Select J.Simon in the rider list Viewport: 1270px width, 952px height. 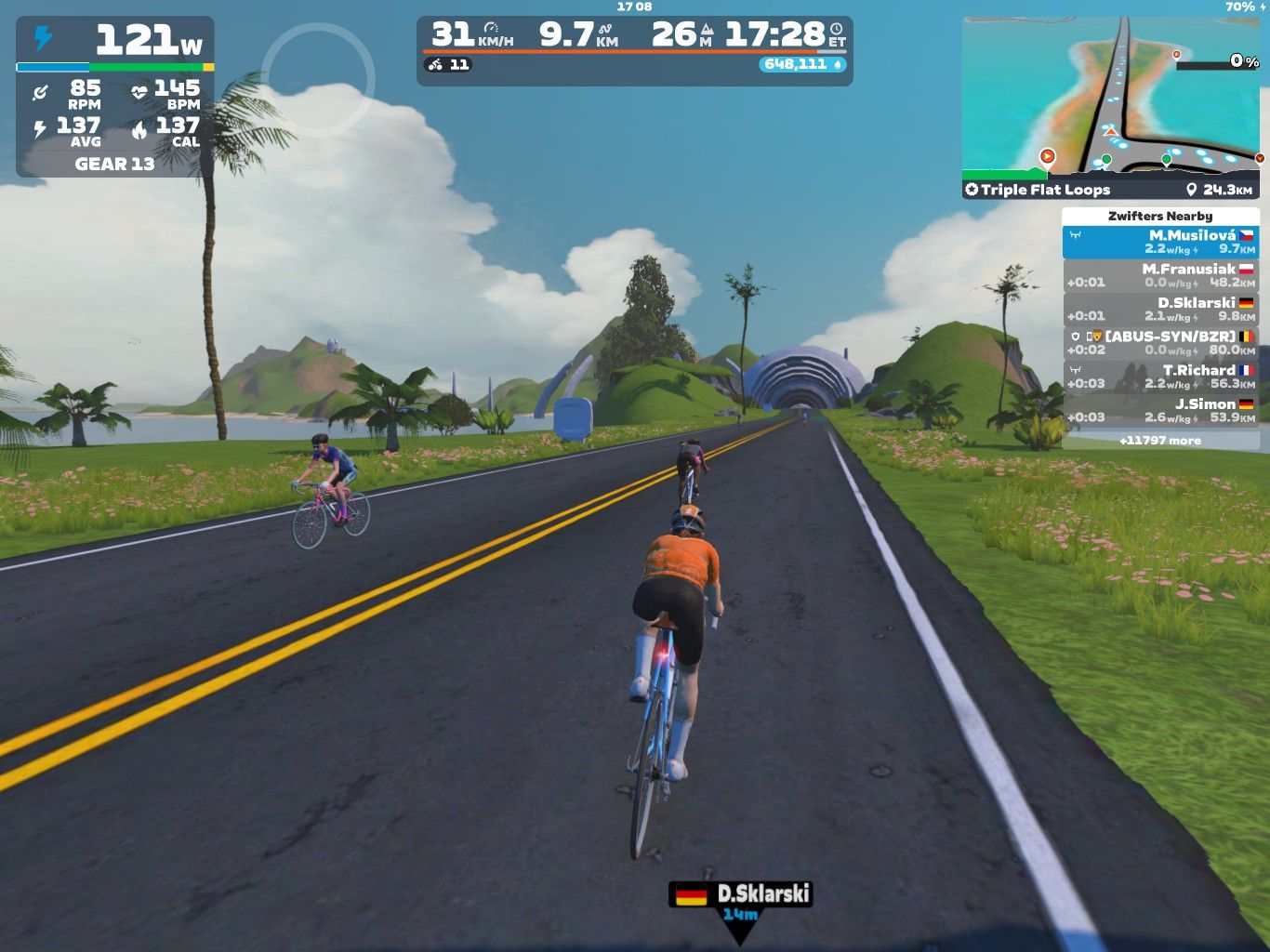tap(1160, 410)
